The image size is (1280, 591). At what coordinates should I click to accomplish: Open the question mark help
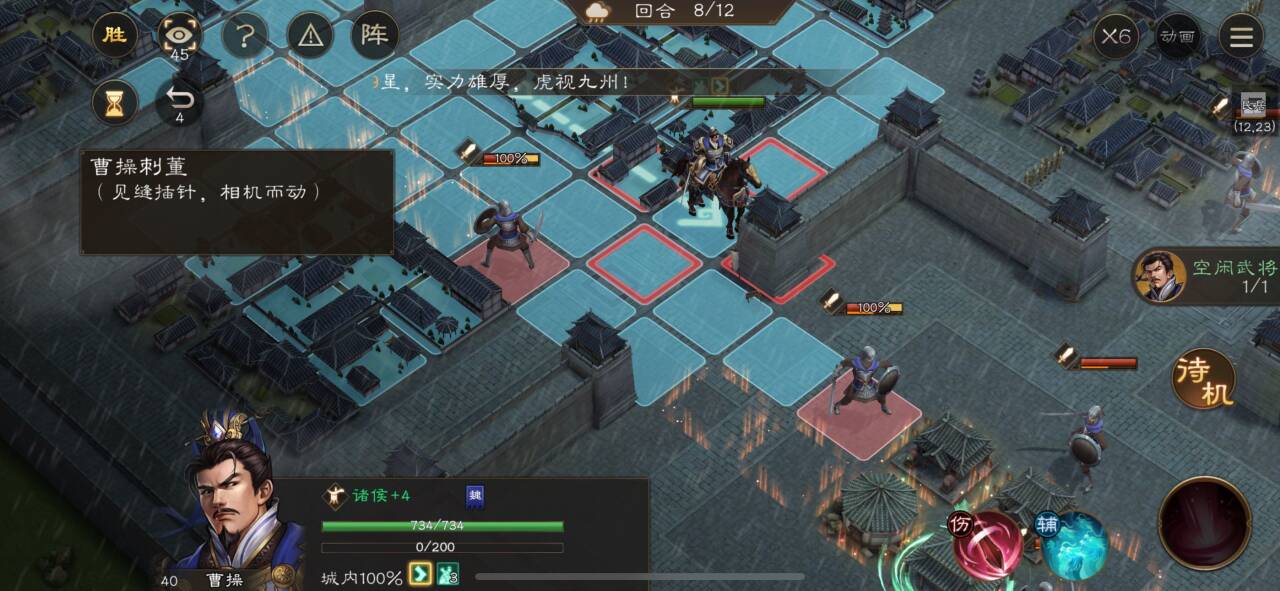pyautogui.click(x=245, y=36)
